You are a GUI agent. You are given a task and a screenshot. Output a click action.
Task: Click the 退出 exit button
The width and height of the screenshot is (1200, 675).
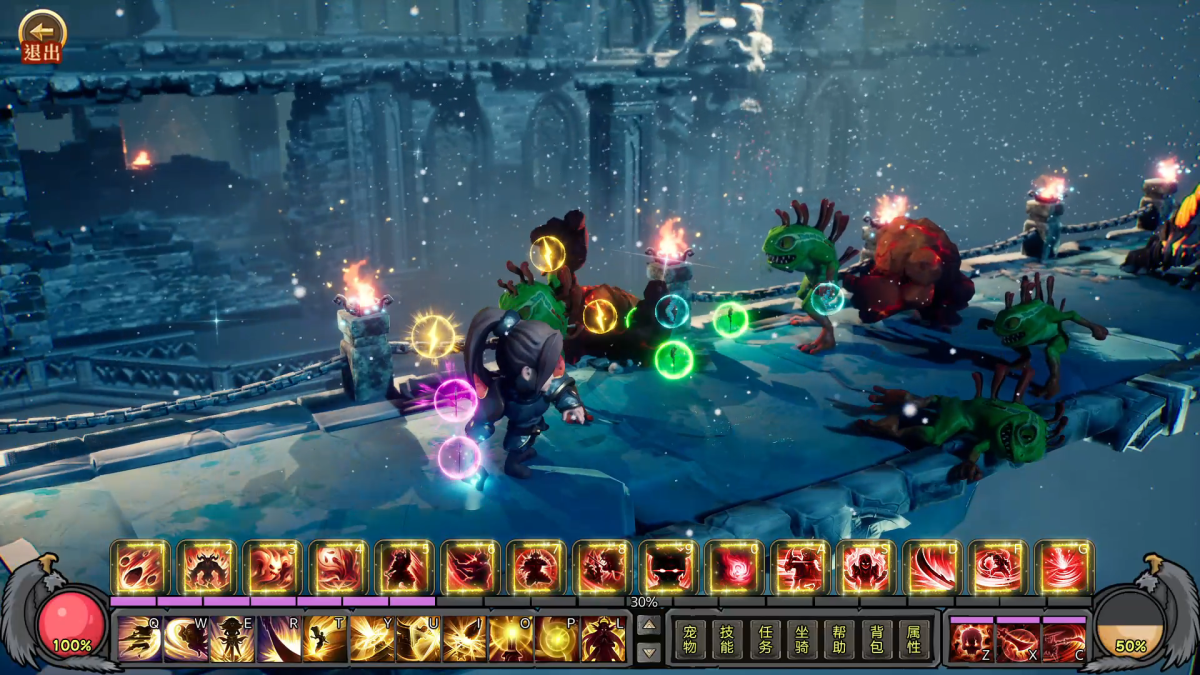click(41, 37)
